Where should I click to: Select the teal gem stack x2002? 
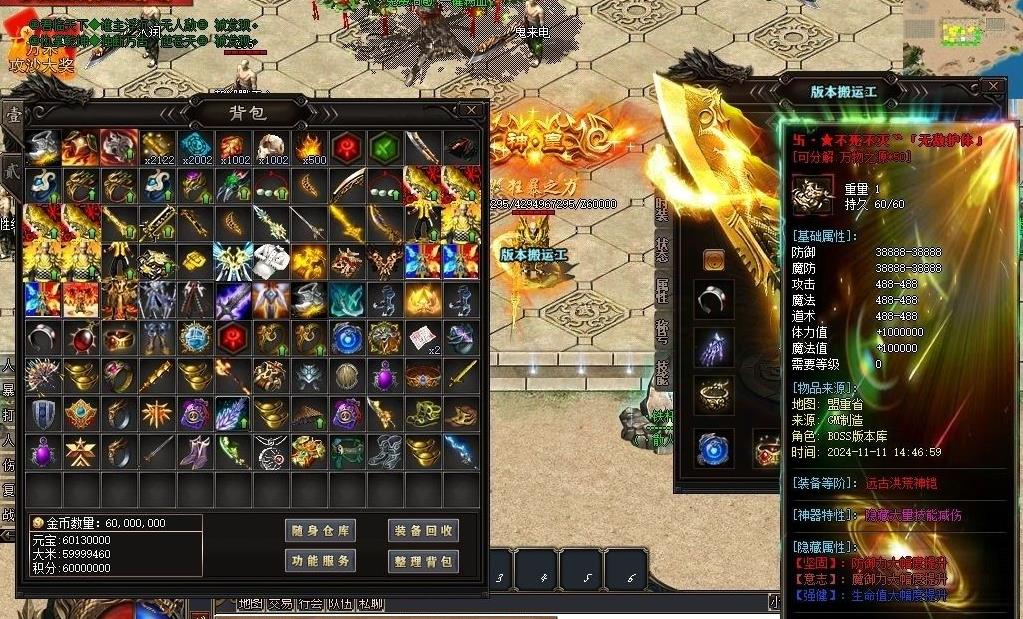(195, 147)
